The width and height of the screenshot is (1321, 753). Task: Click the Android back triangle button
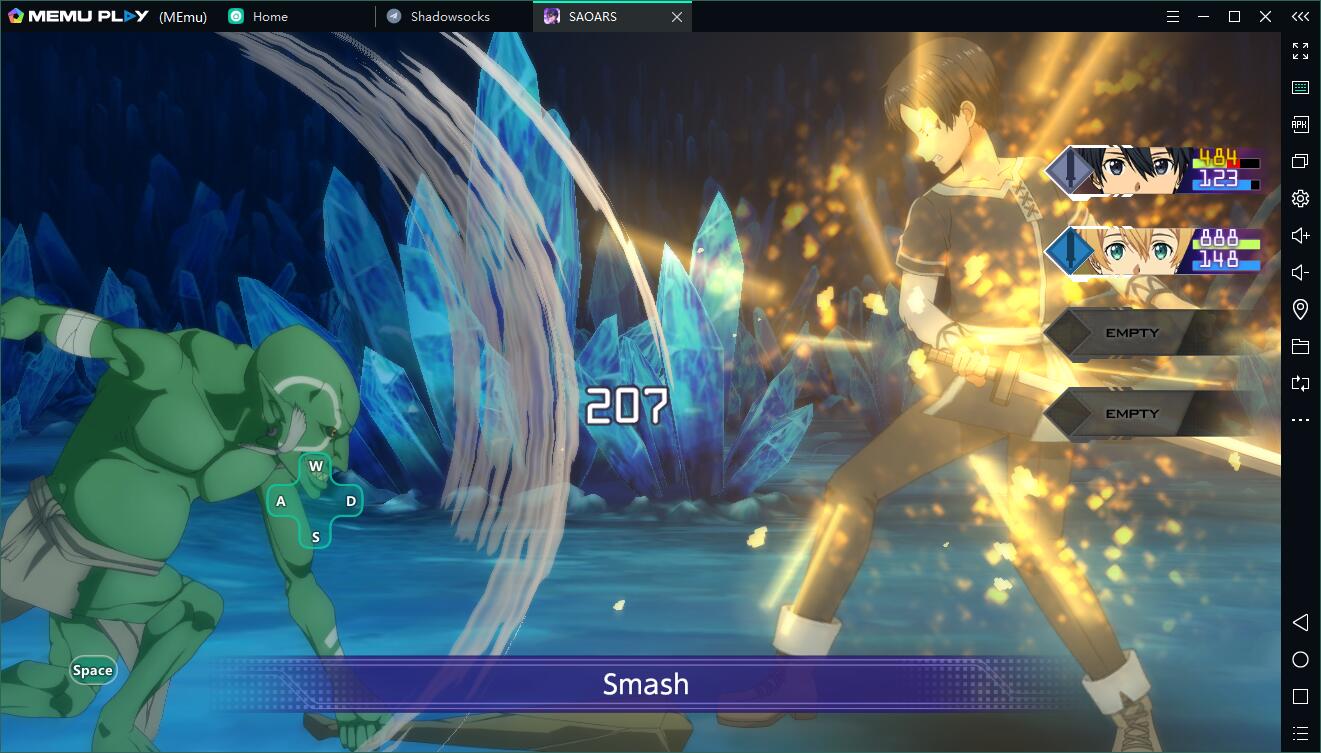pyautogui.click(x=1300, y=622)
